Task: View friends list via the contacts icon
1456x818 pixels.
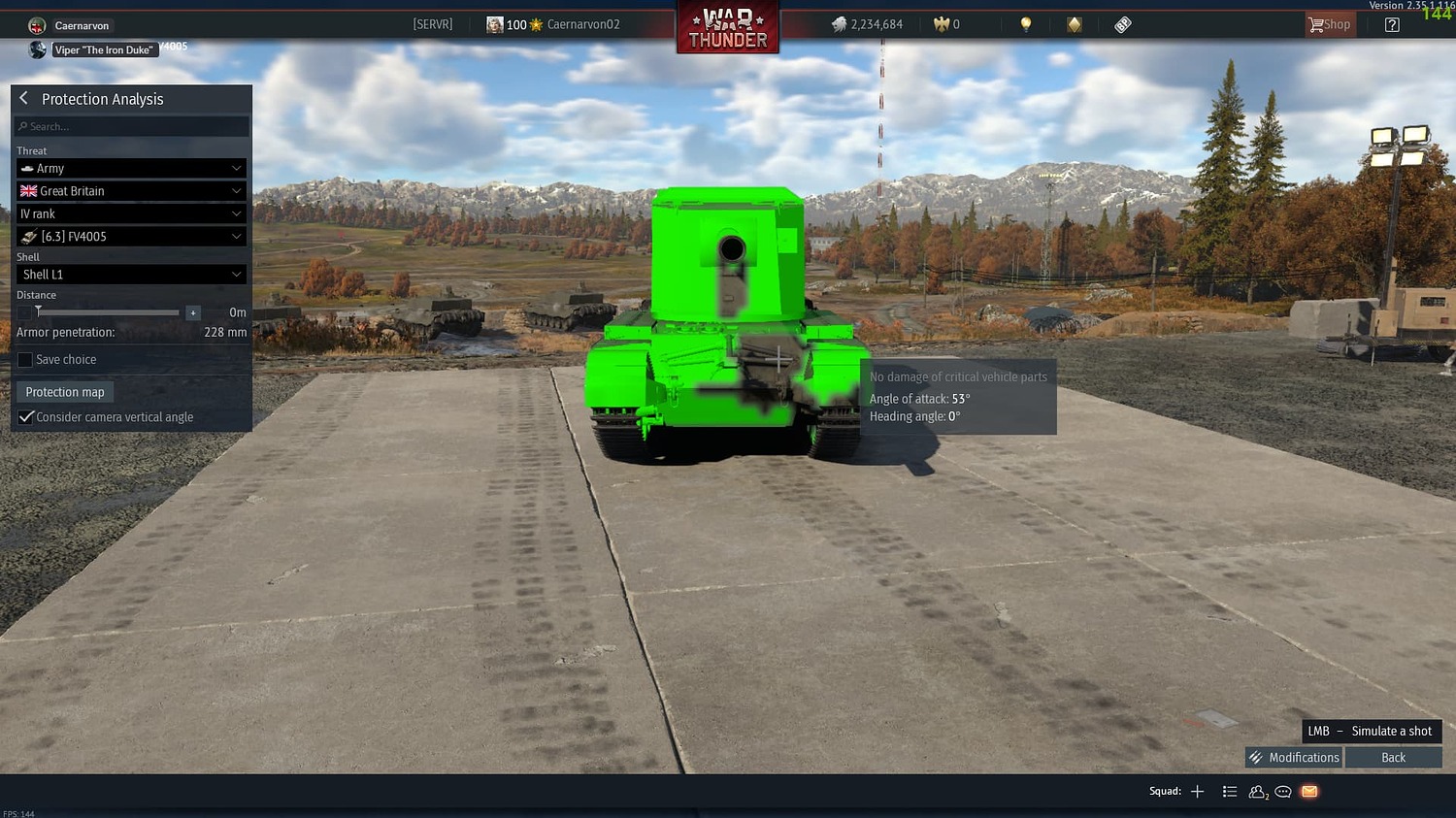Action: (1256, 792)
